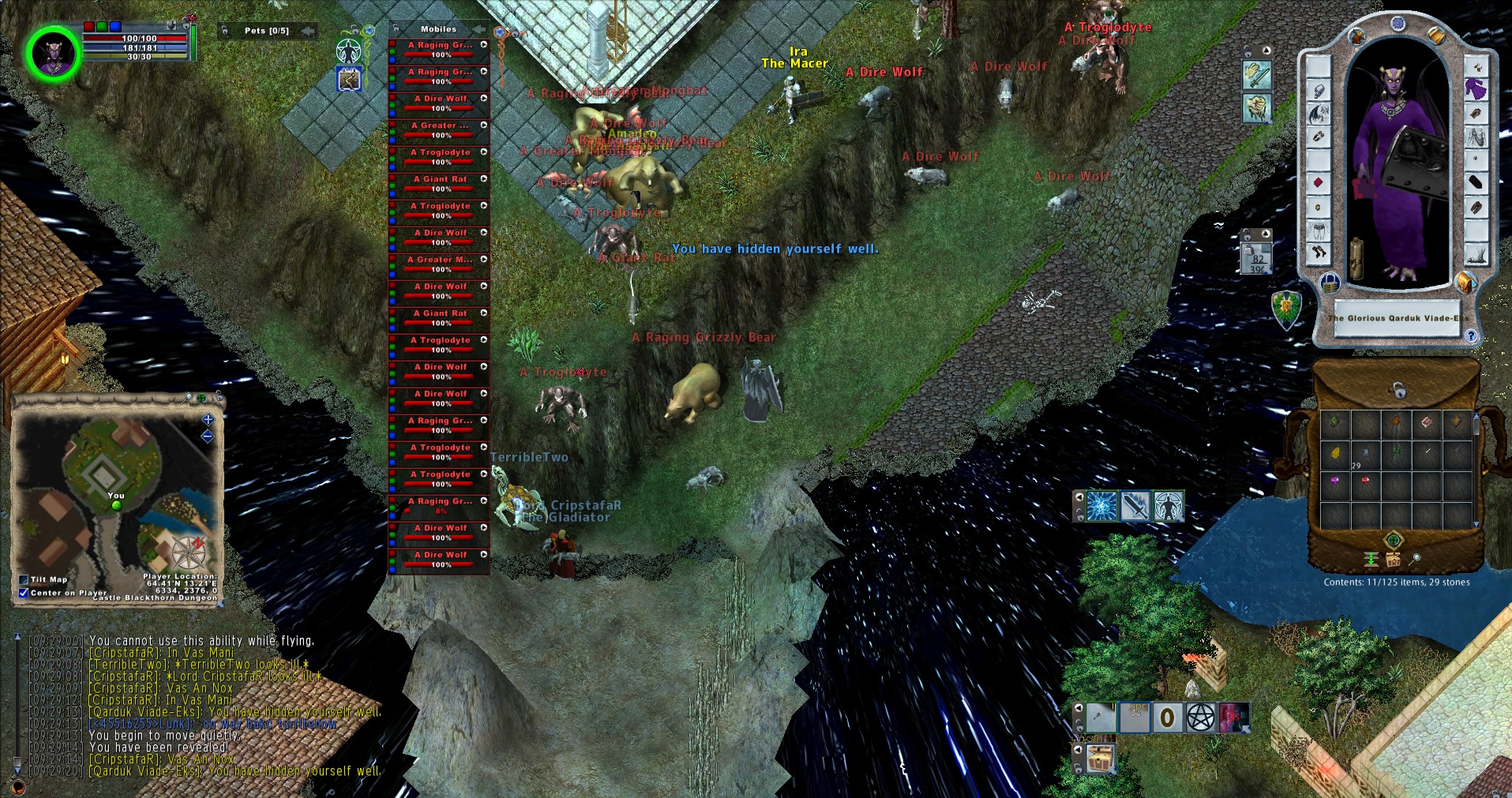Select the Giant Rat mobile bar
The image size is (1512, 798).
click(x=440, y=183)
